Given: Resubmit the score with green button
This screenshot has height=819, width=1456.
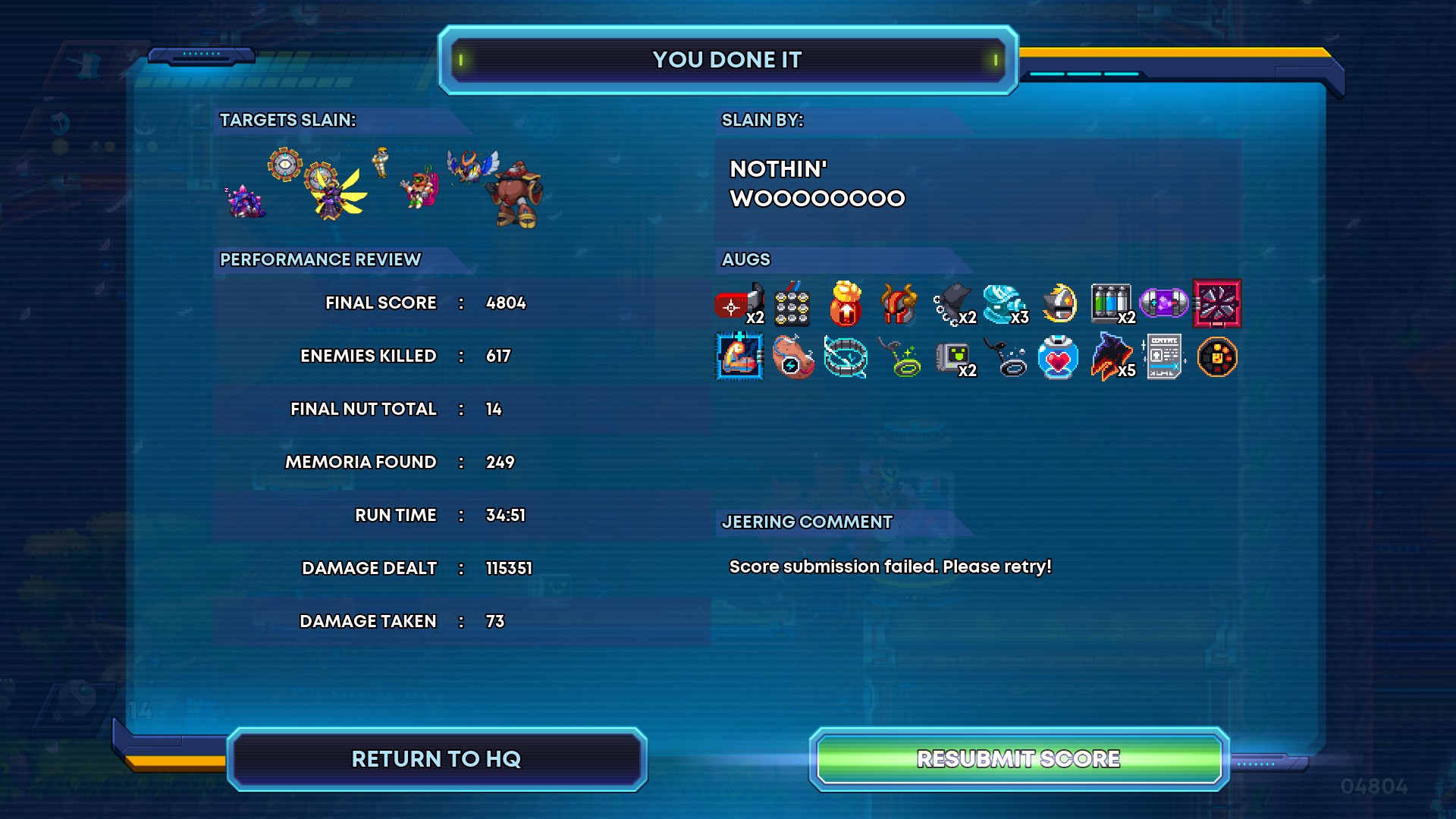Looking at the screenshot, I should coord(1018,759).
